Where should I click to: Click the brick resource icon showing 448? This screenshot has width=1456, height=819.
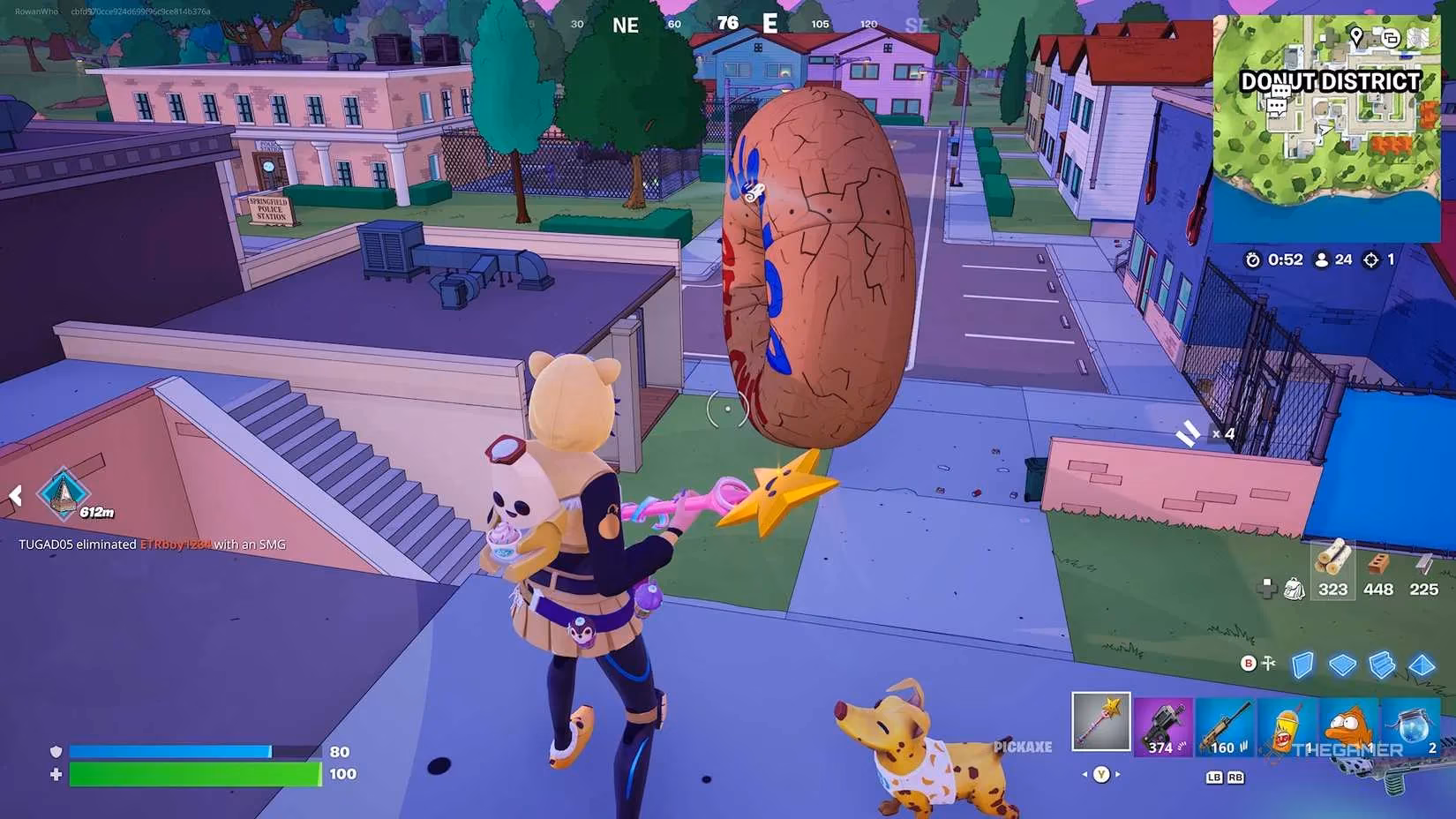pyautogui.click(x=1377, y=563)
